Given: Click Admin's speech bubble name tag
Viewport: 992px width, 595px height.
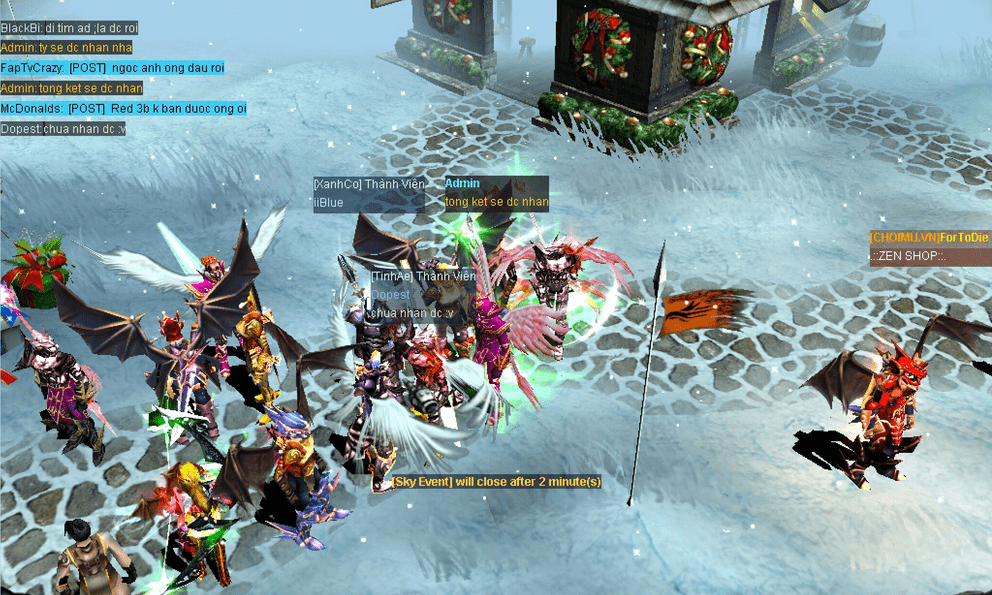Looking at the screenshot, I should coord(463,184).
